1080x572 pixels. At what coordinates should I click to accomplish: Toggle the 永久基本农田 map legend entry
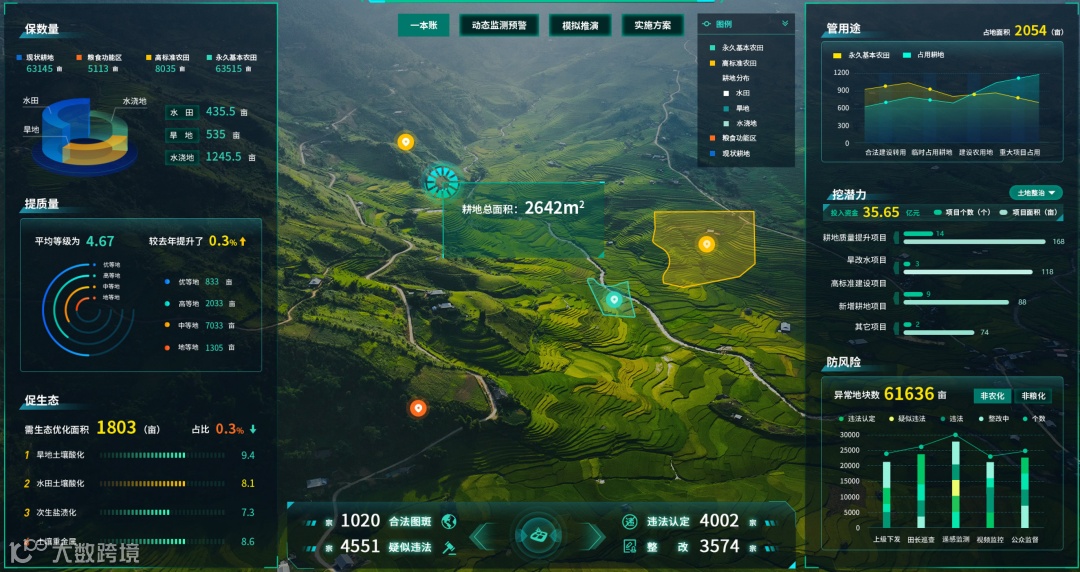[x=742, y=47]
